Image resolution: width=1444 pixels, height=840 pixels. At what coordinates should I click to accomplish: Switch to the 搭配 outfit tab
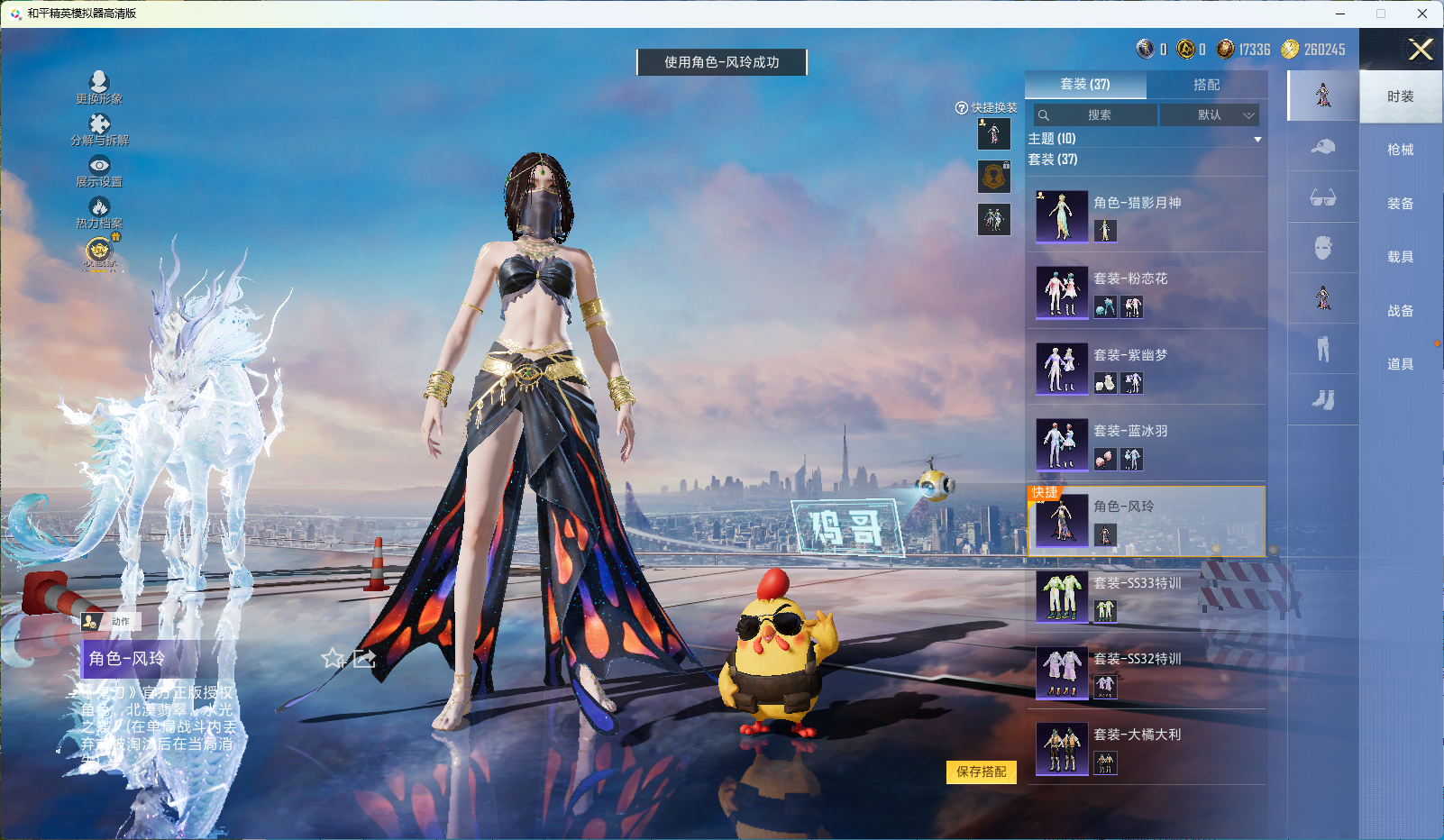tap(1206, 85)
